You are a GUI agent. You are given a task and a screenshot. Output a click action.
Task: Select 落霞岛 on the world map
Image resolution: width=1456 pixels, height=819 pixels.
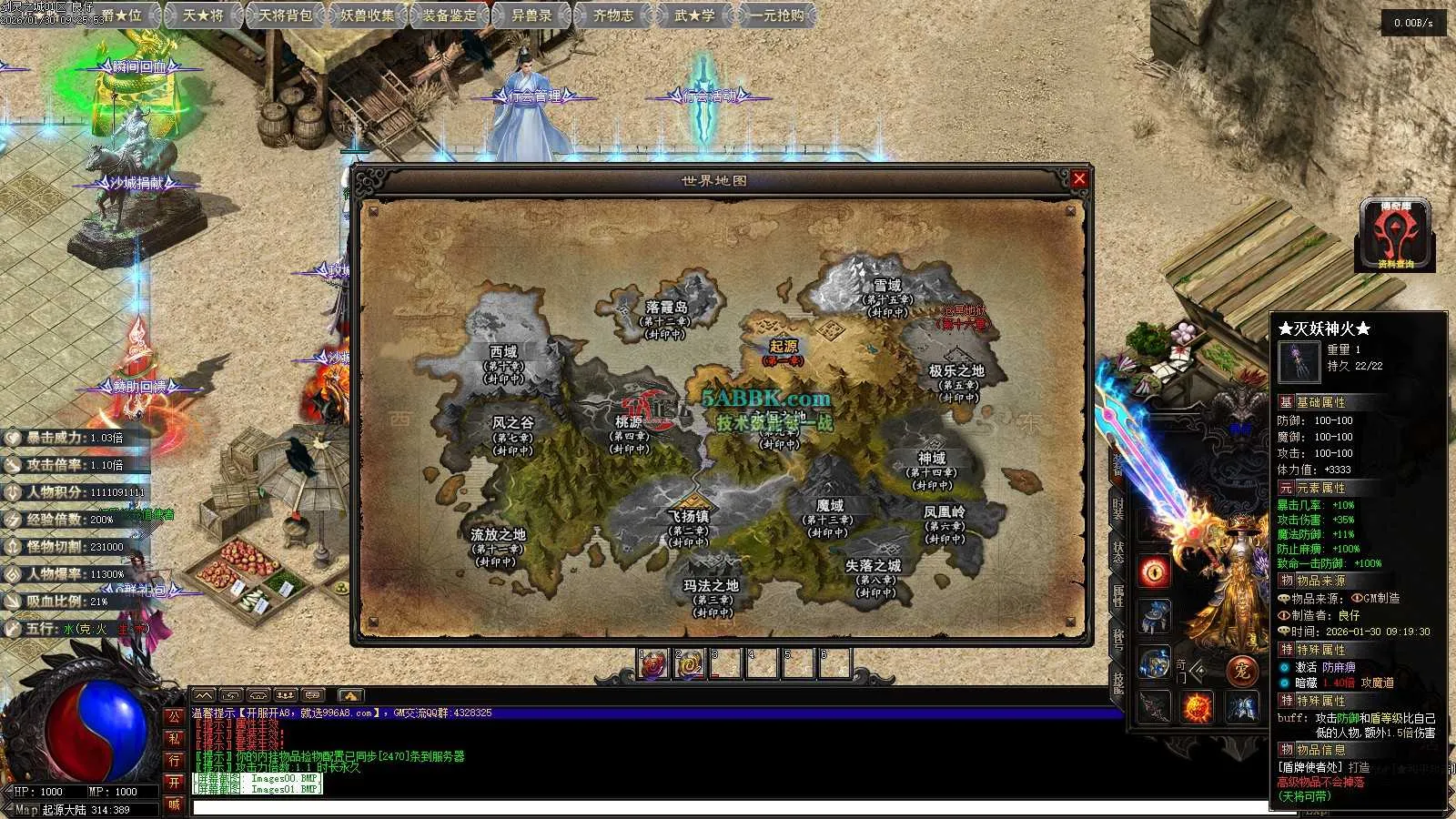pos(666,308)
